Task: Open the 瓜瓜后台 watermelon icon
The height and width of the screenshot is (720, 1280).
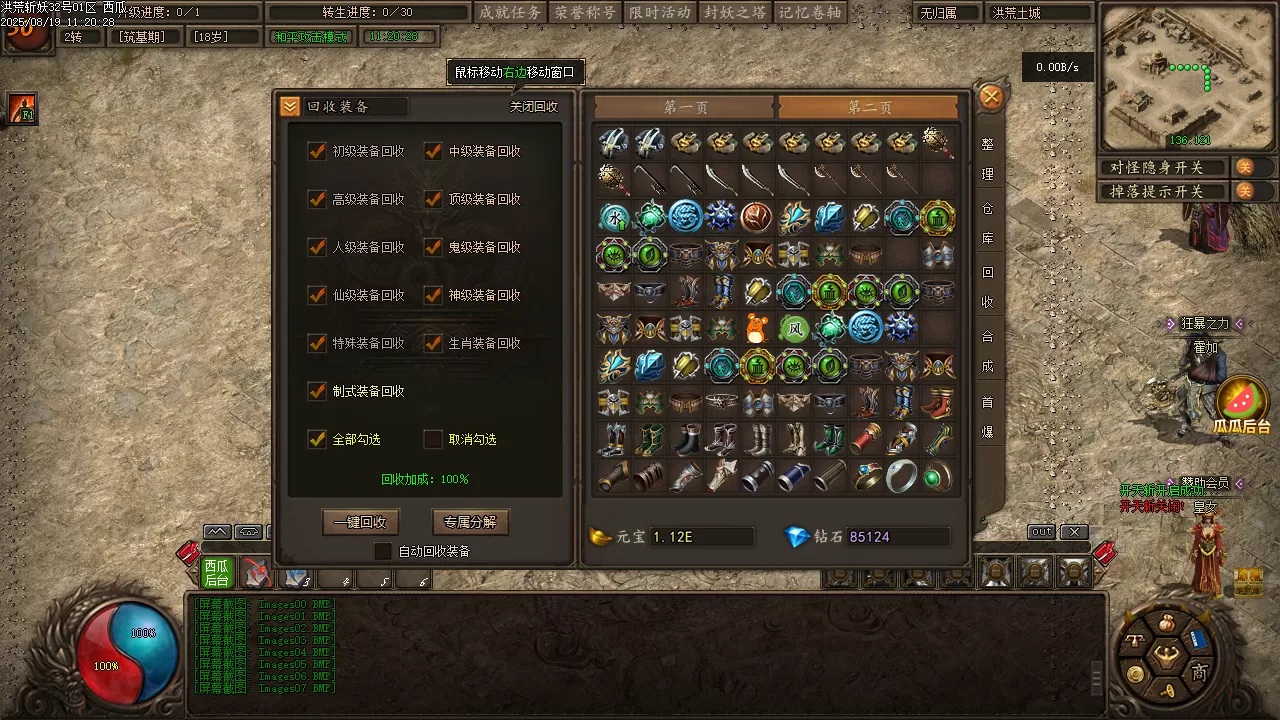Action: [1242, 400]
